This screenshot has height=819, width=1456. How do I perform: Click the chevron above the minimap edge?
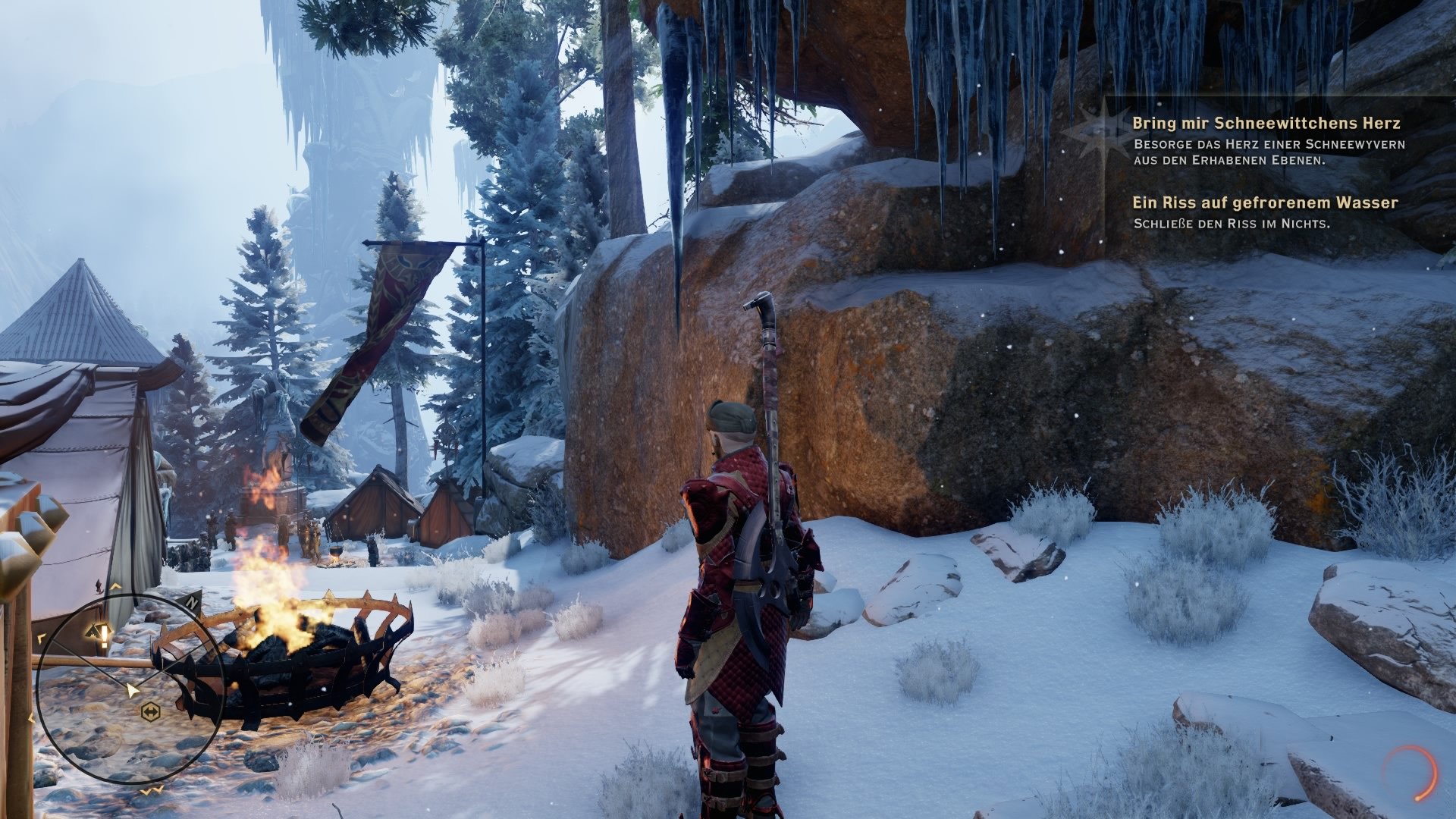pyautogui.click(x=115, y=586)
